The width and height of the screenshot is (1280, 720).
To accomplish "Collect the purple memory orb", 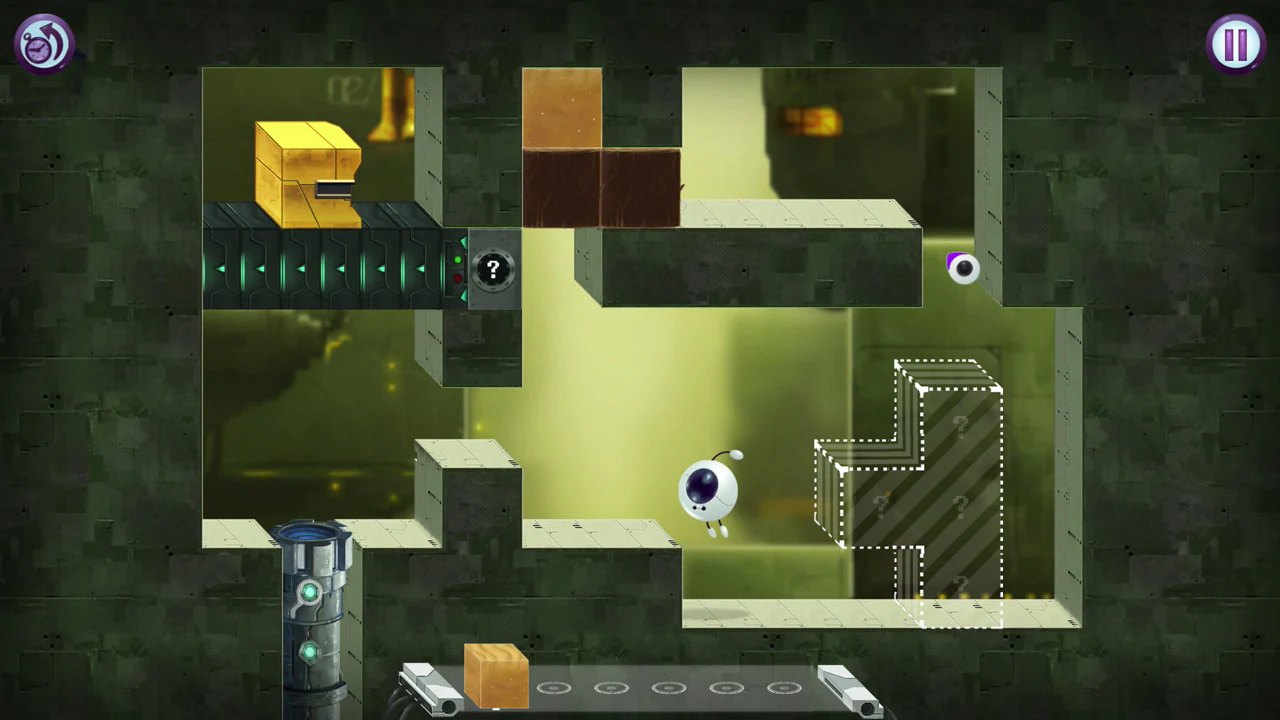I will click(962, 268).
